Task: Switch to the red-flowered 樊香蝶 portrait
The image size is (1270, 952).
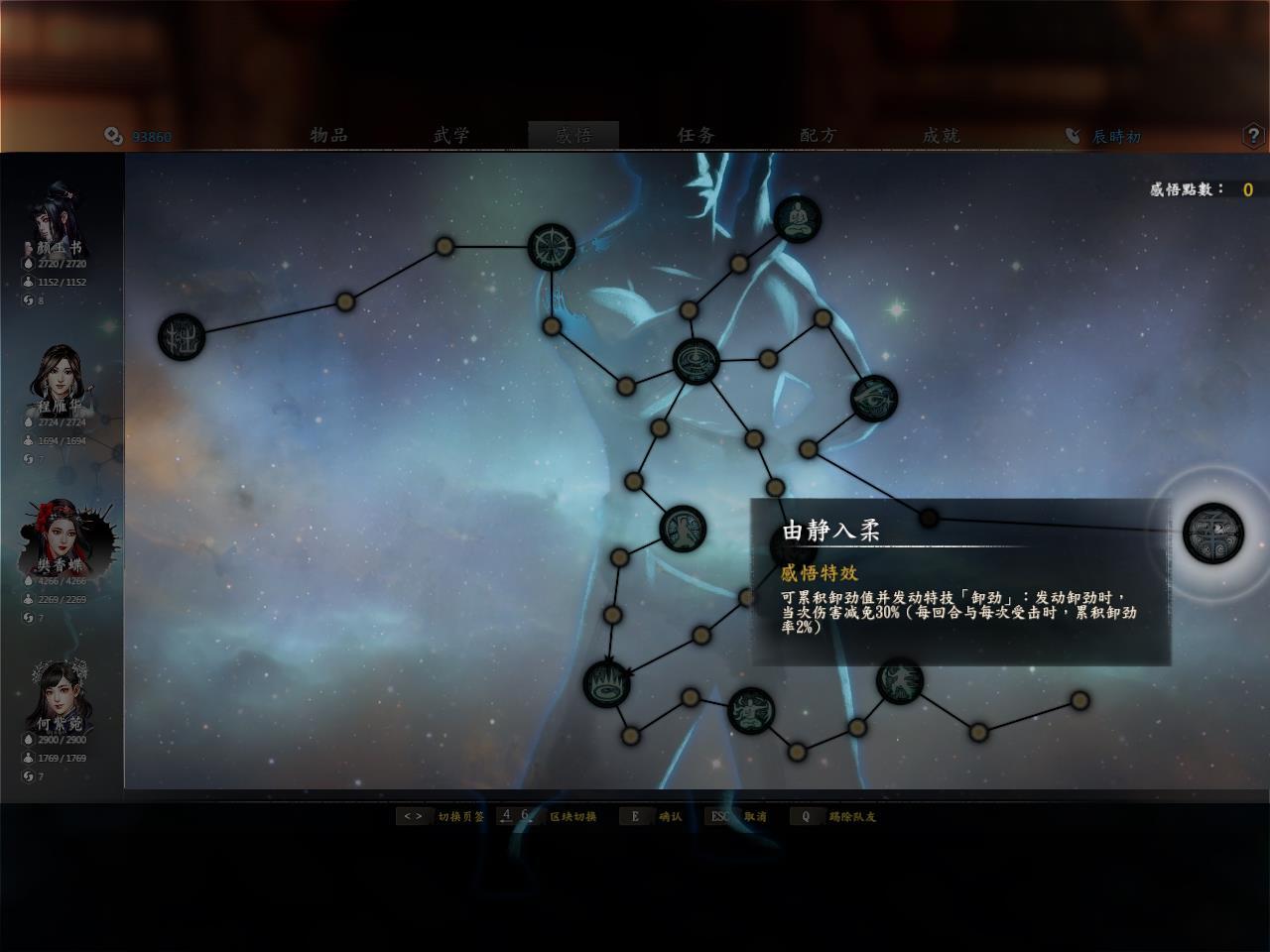Action: 61,538
